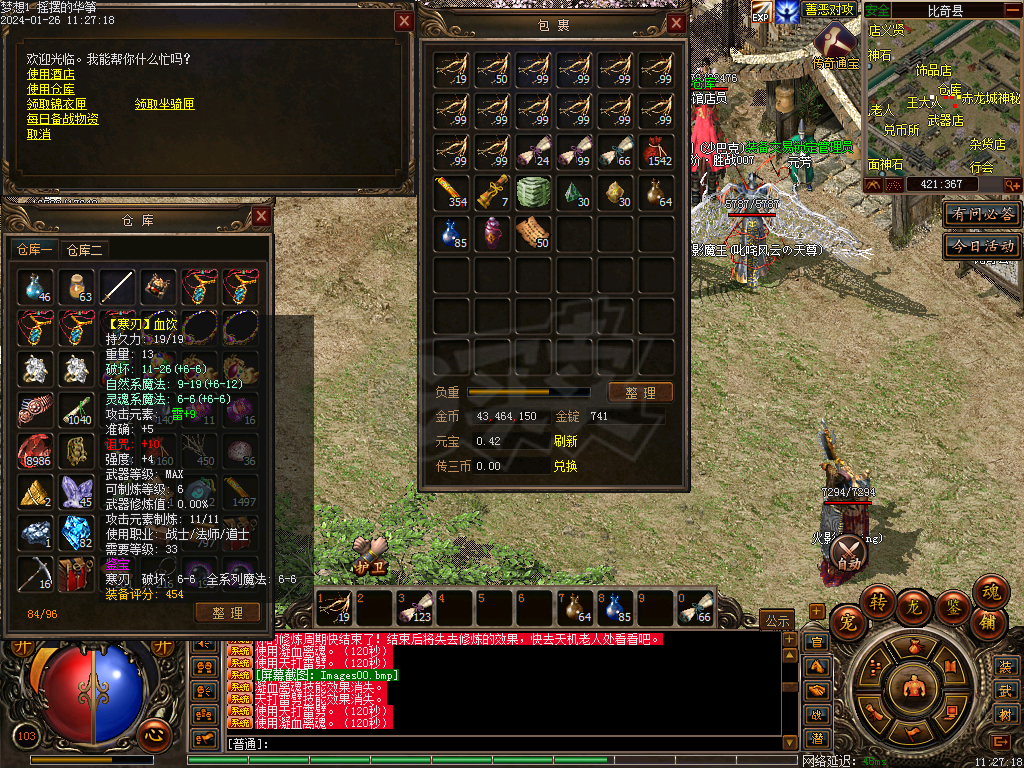The width and height of the screenshot is (1024, 768).
Task: Open 今日活动 daily events
Action: pyautogui.click(x=982, y=245)
